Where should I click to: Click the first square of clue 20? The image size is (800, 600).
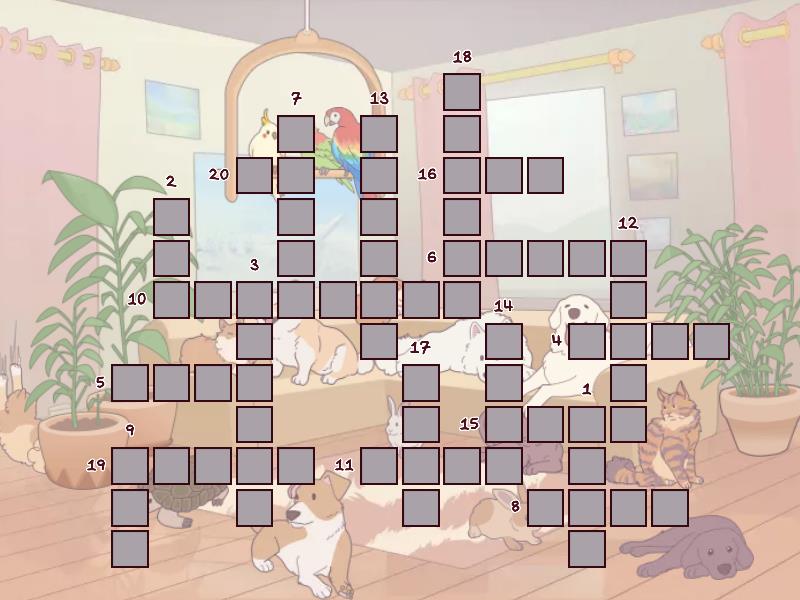click(255, 175)
